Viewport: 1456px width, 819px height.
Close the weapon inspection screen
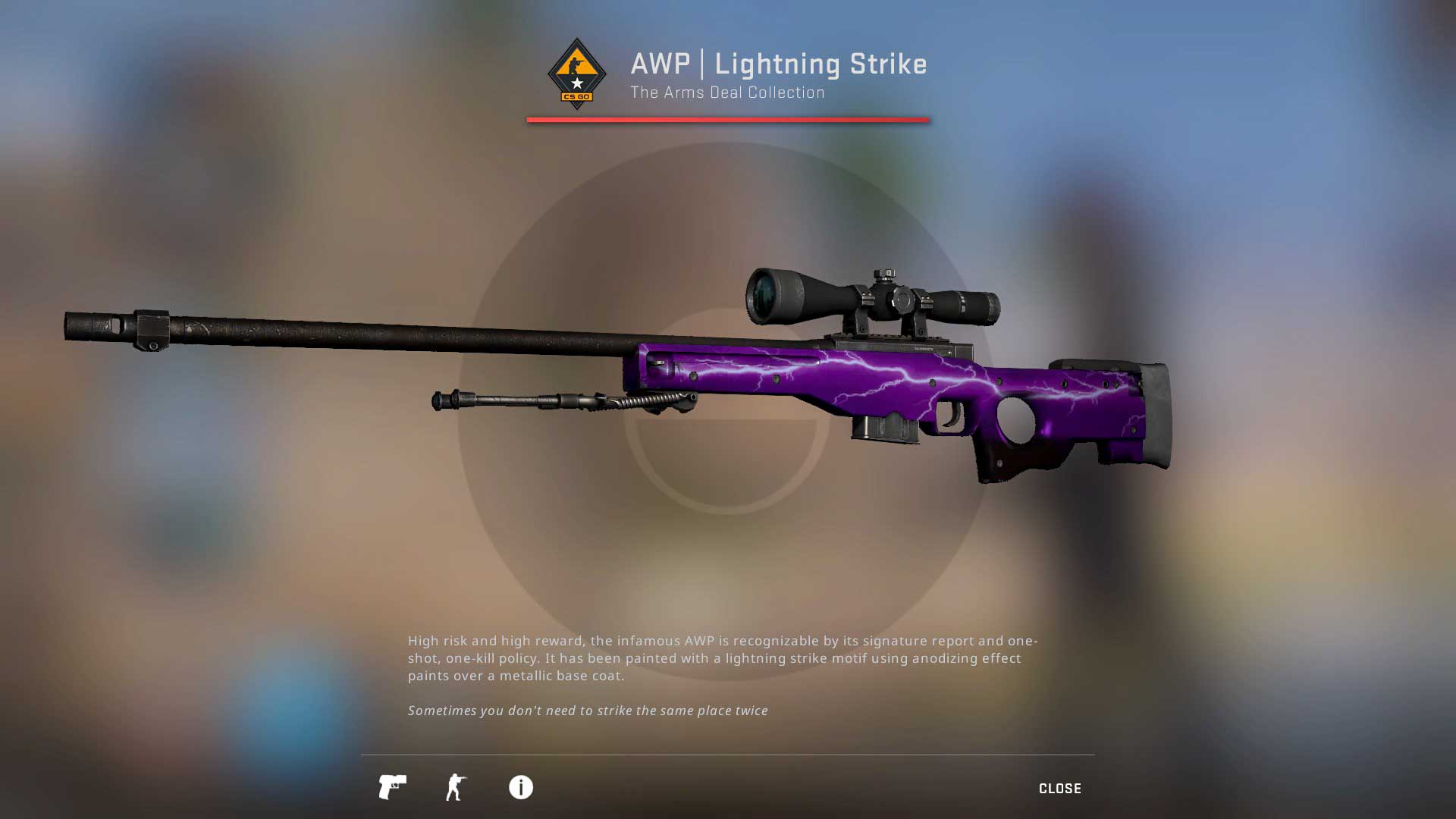(x=1059, y=789)
